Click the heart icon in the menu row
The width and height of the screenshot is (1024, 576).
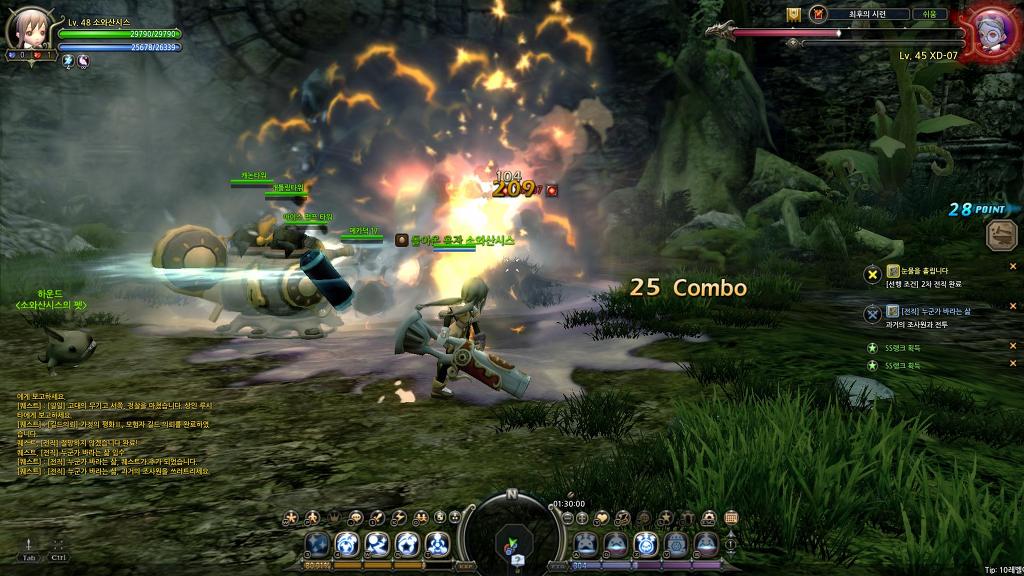[601, 517]
